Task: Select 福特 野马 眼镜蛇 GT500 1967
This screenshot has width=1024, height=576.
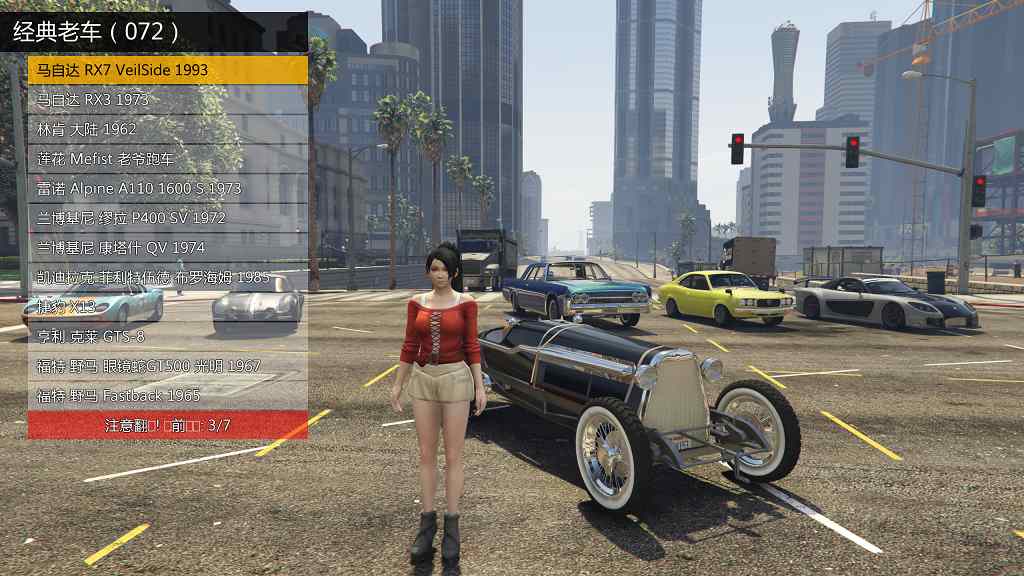Action: tap(167, 366)
